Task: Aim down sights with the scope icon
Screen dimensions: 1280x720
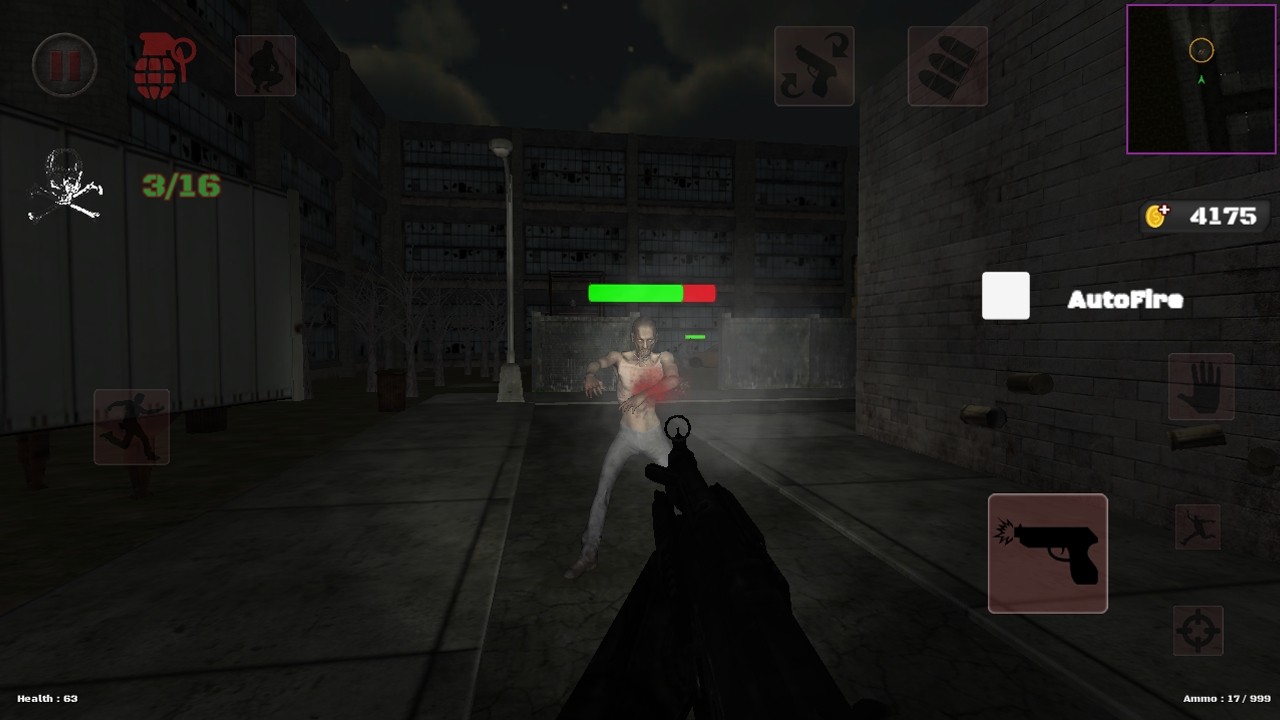Action: [1201, 630]
